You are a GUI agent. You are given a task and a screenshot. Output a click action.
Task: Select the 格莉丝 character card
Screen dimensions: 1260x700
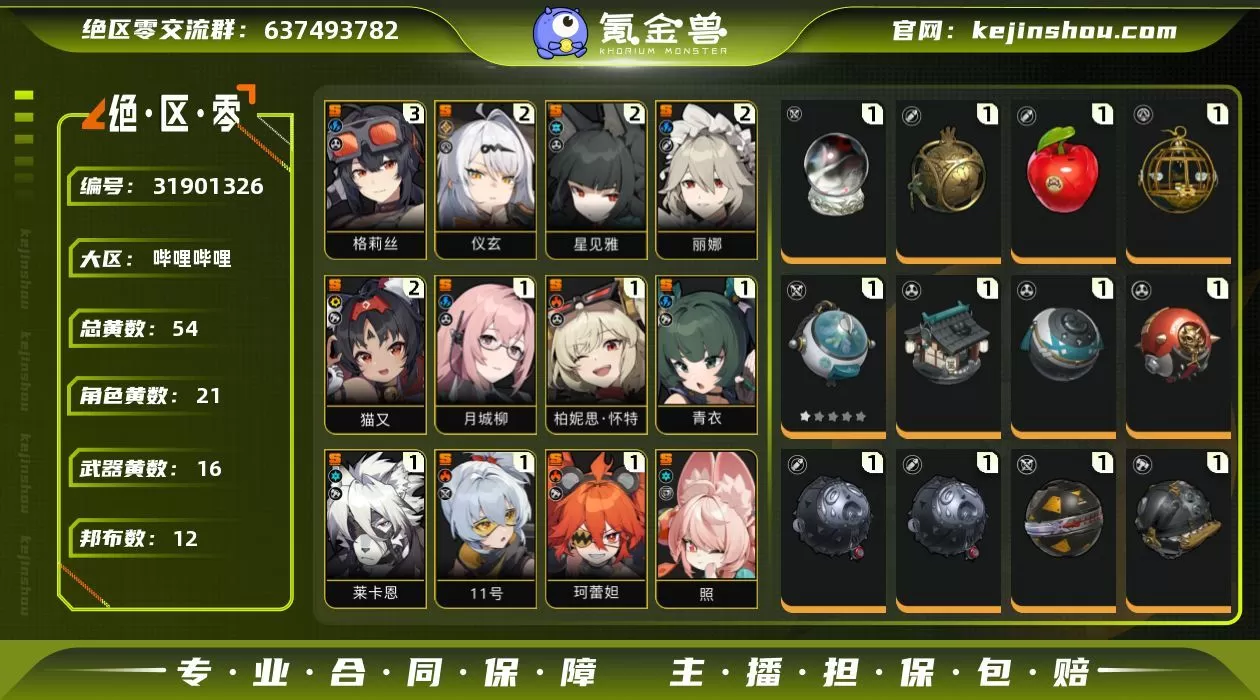tap(375, 178)
